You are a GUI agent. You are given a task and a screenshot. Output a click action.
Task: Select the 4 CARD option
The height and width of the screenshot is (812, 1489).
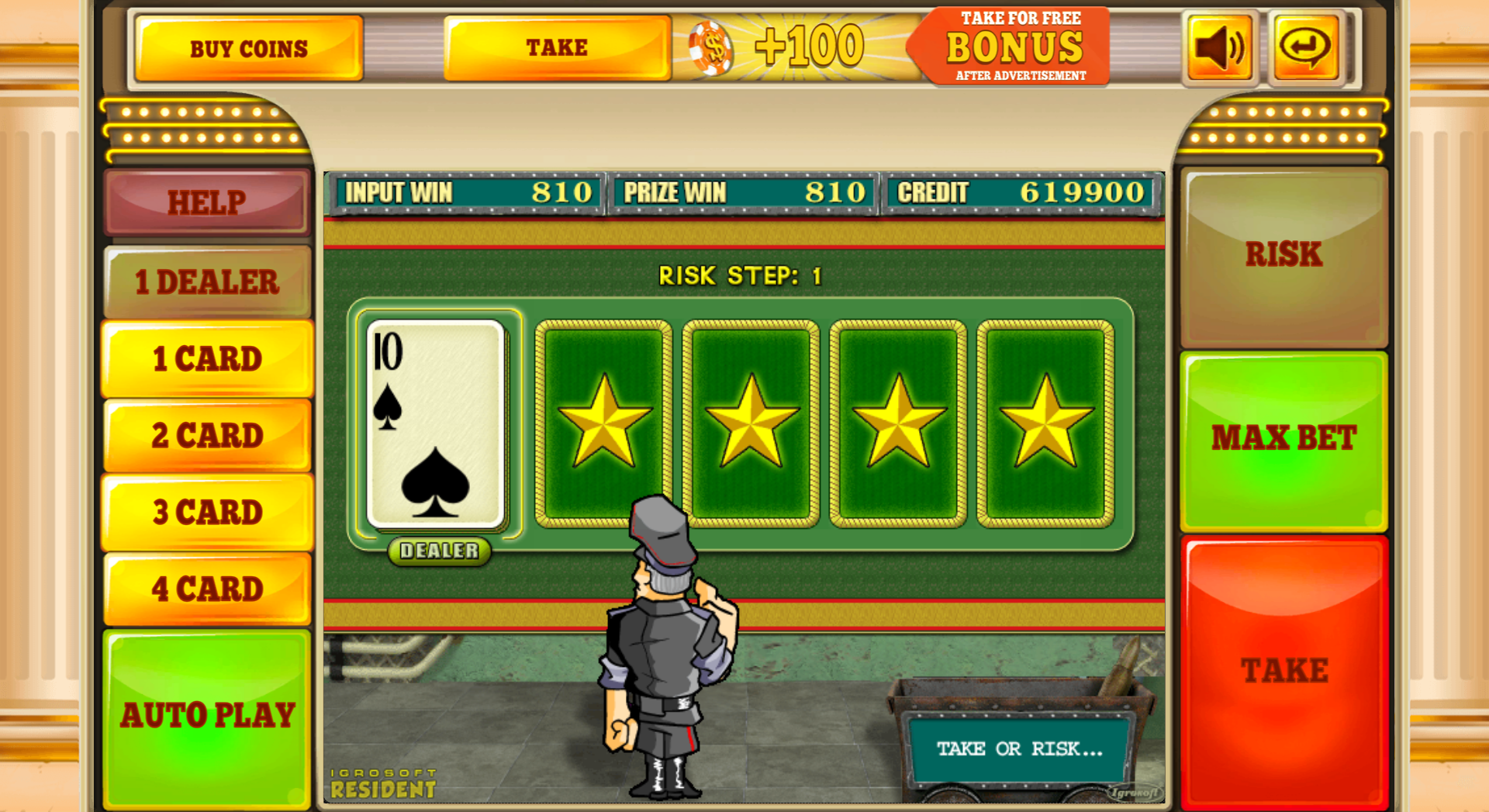point(206,589)
